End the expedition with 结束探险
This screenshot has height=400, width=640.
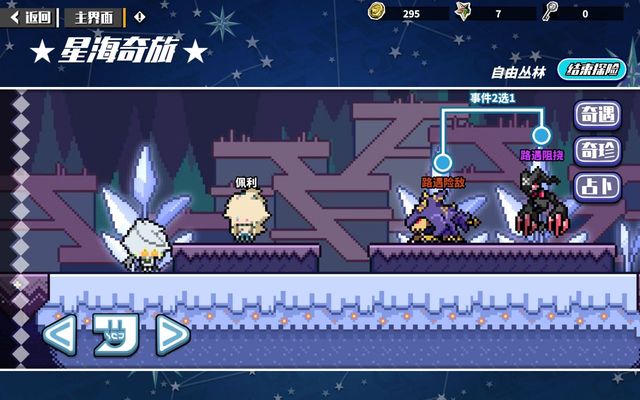591,70
